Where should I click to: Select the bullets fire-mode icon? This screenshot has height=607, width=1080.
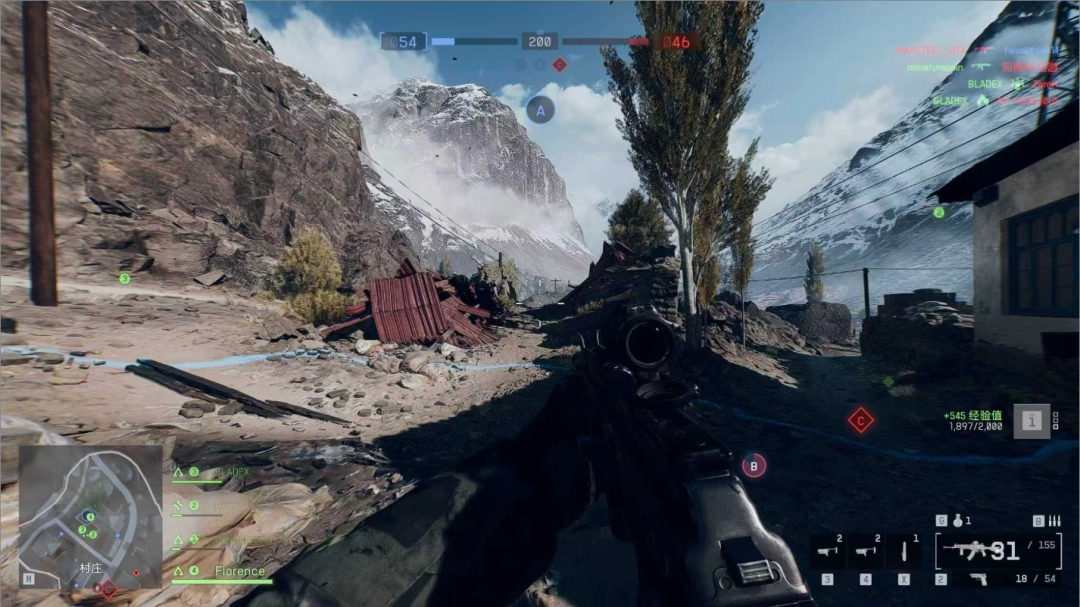point(1054,521)
